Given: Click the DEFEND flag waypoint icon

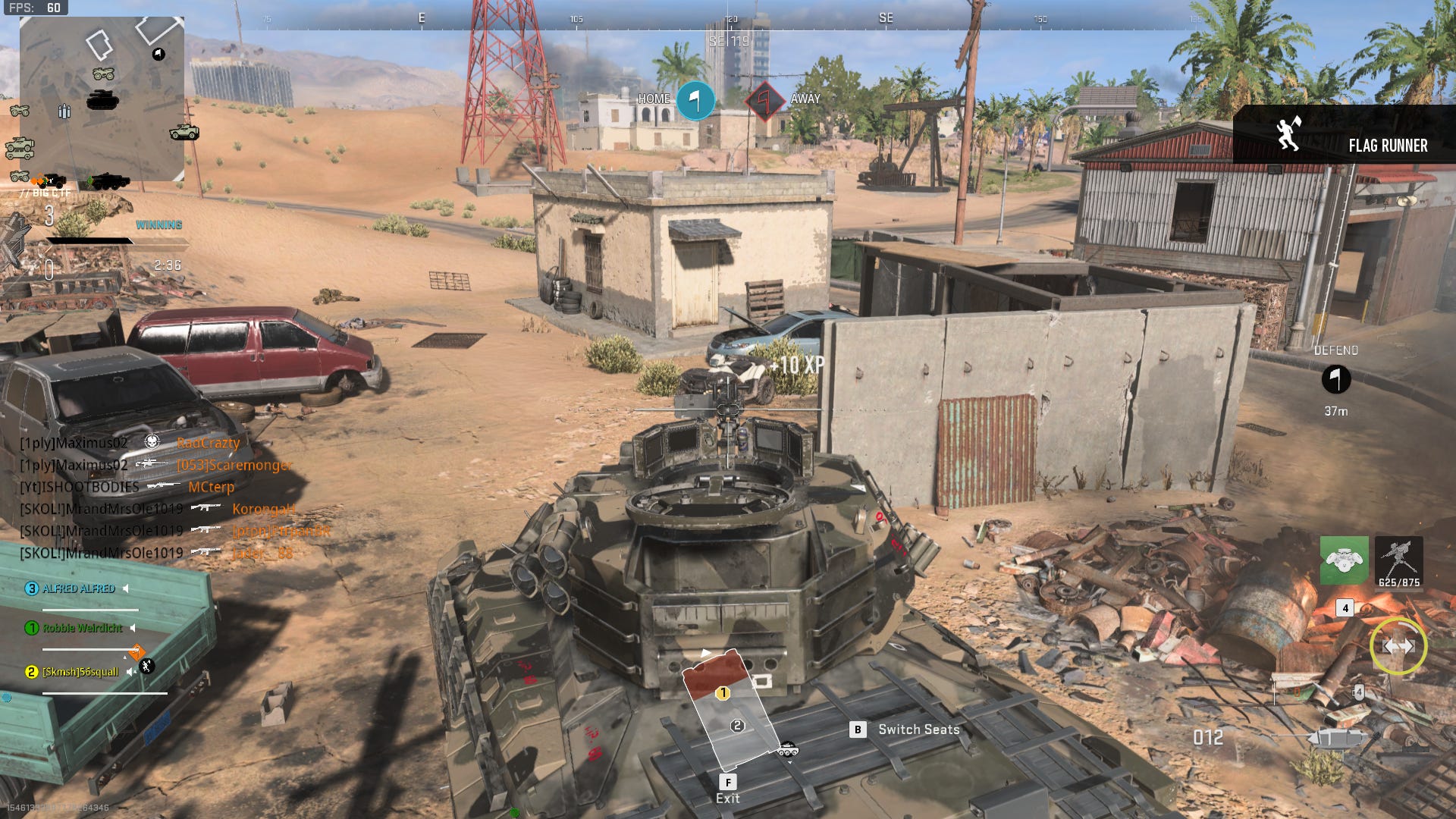Looking at the screenshot, I should [1335, 379].
